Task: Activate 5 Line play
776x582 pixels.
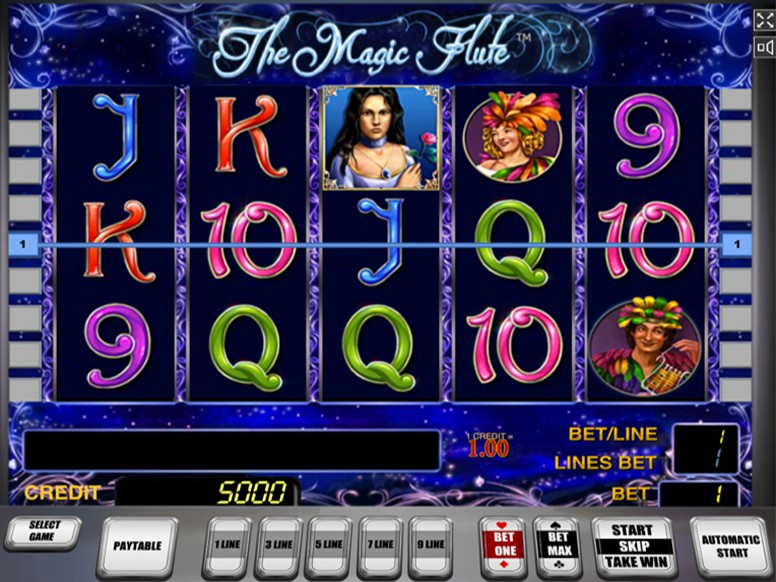Action: click(x=330, y=545)
